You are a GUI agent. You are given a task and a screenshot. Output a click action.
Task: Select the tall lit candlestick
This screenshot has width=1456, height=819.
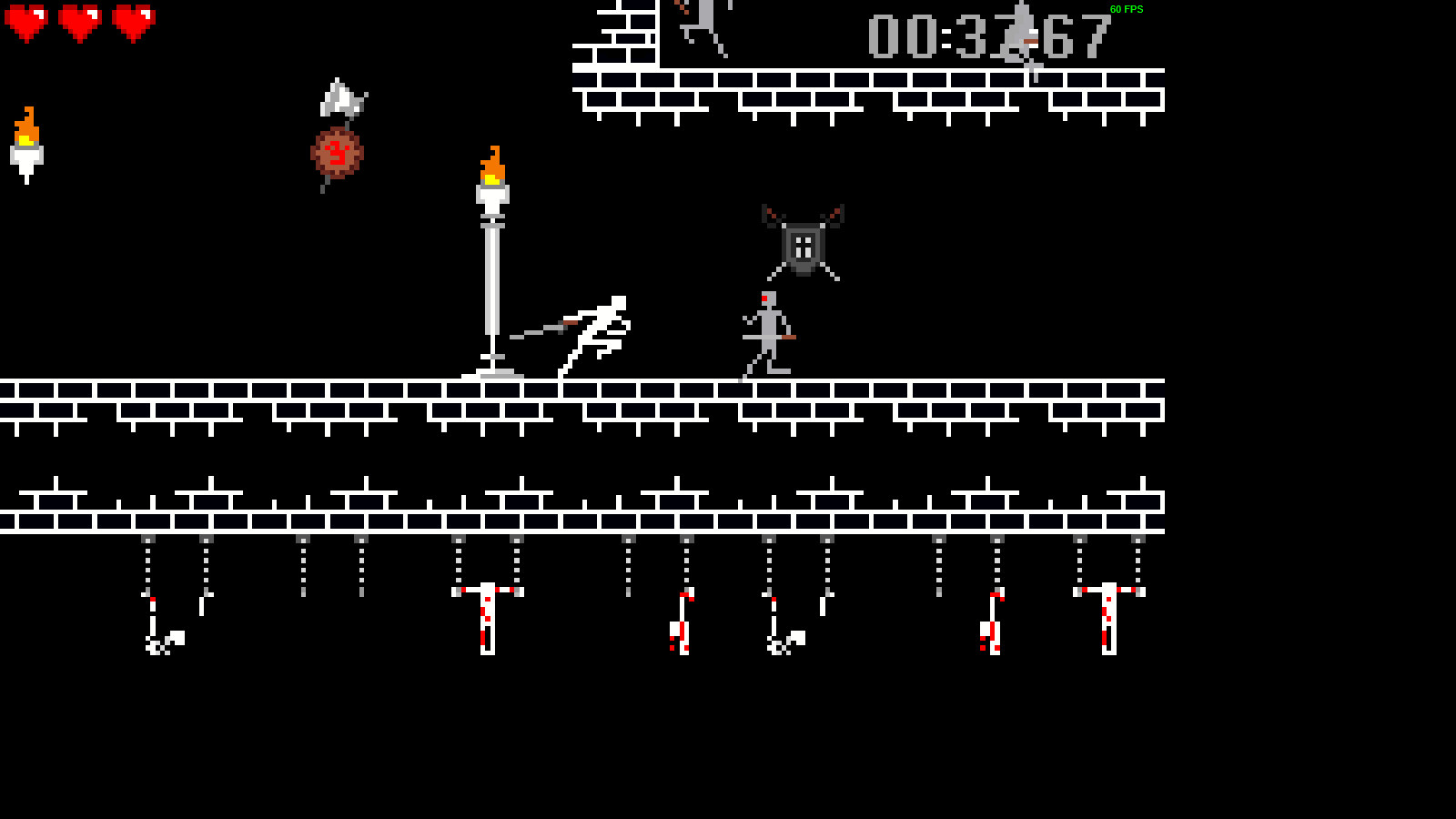pos(491,273)
